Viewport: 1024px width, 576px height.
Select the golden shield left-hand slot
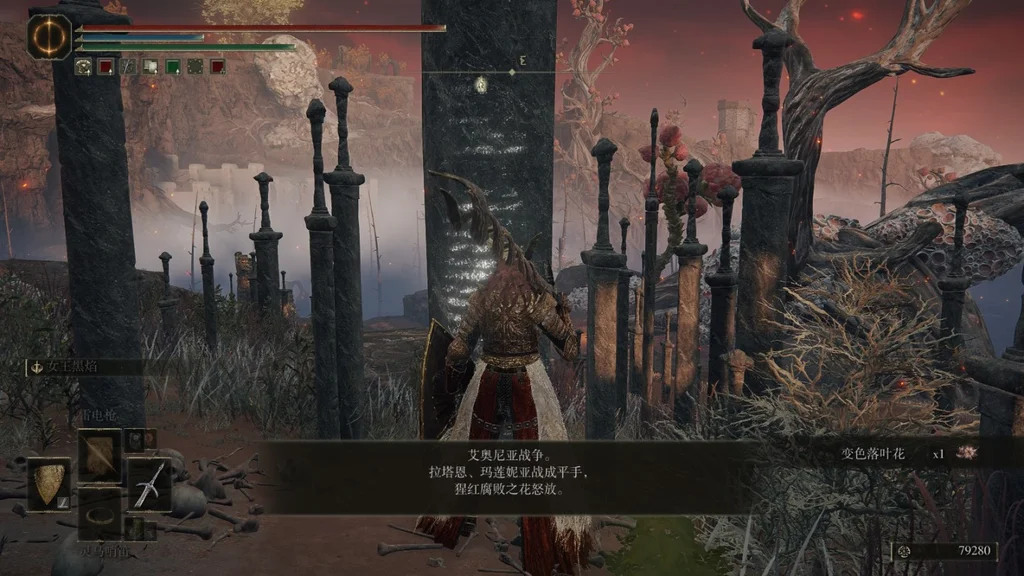tap(48, 485)
